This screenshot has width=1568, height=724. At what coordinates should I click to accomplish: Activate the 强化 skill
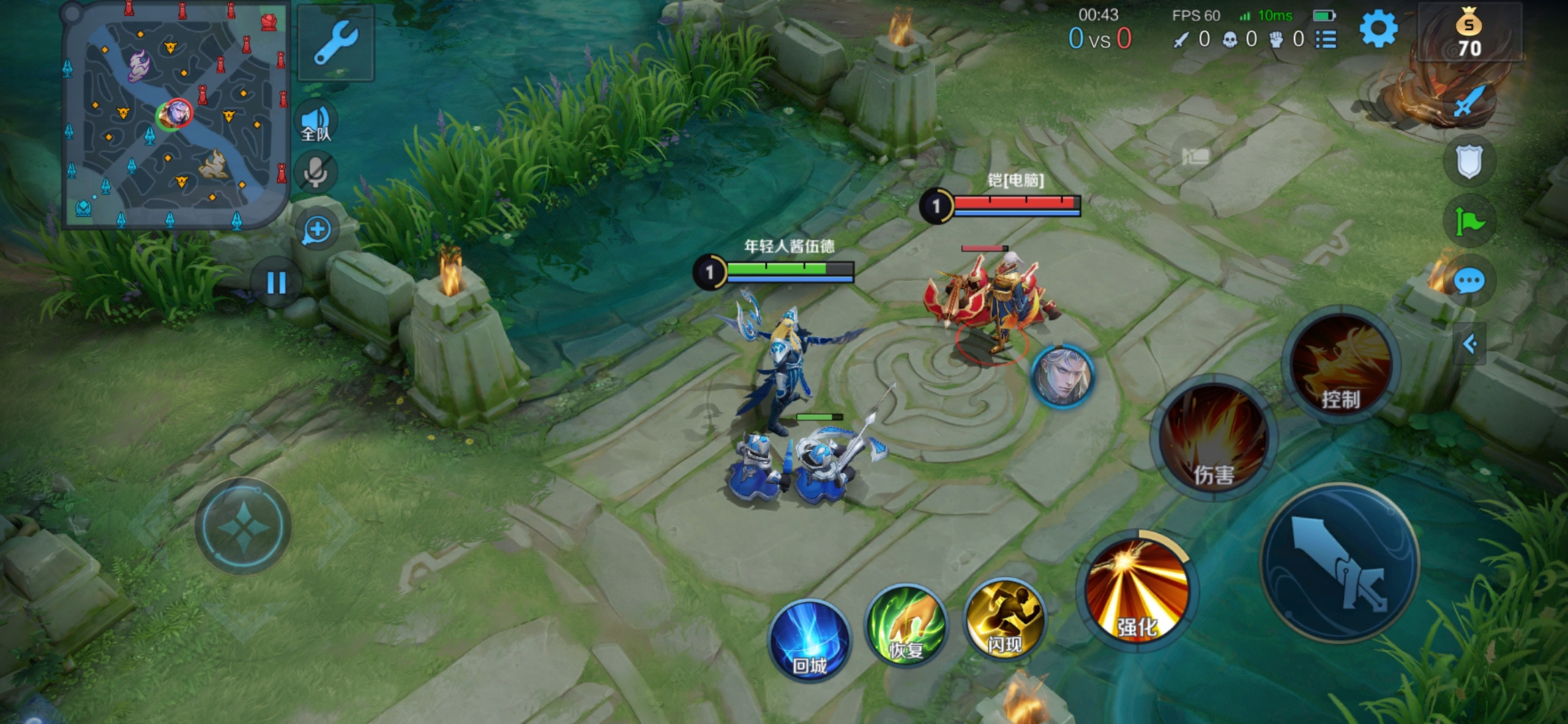pos(1137,591)
